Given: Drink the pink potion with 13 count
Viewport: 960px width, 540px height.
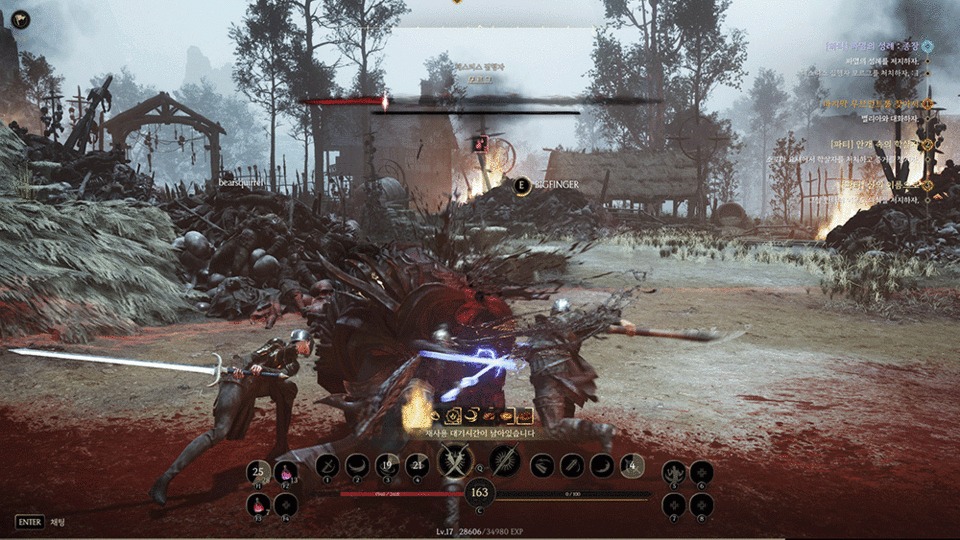Looking at the screenshot, I should [286, 472].
